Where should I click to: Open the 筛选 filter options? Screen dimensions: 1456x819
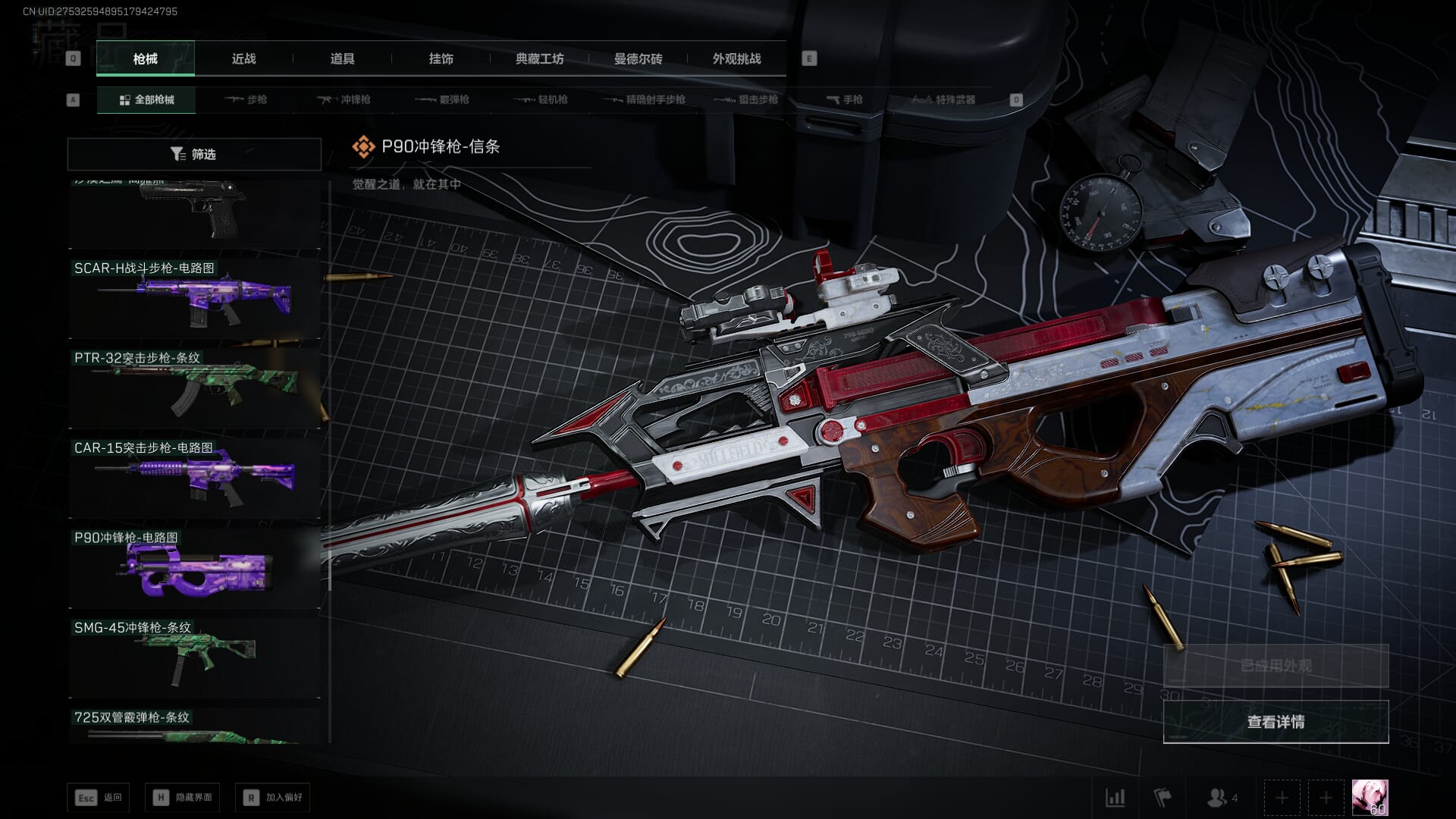pyautogui.click(x=194, y=154)
